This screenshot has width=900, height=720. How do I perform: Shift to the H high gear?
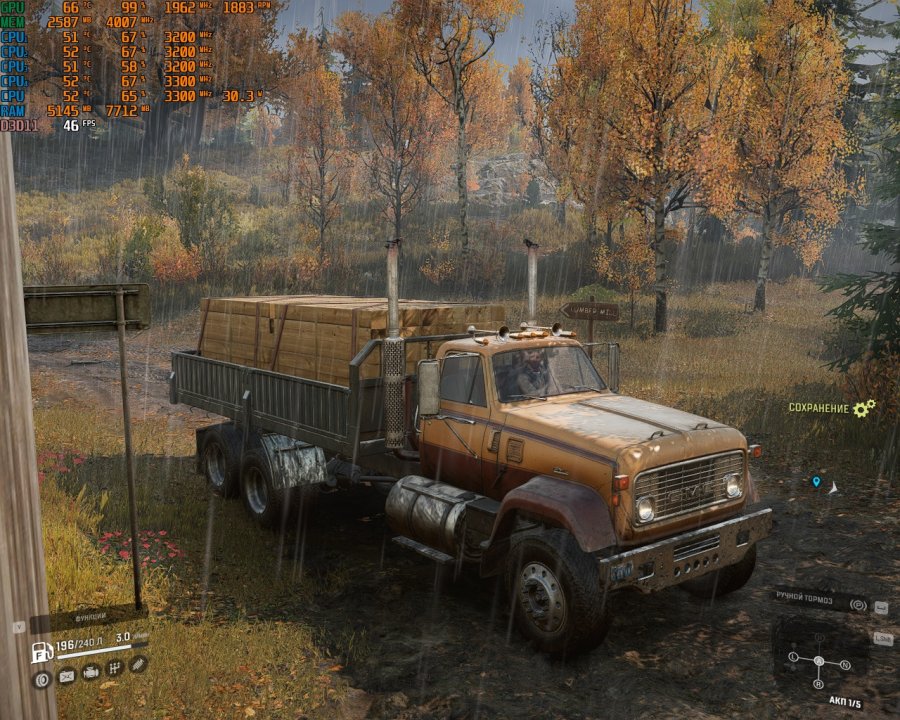(x=819, y=638)
